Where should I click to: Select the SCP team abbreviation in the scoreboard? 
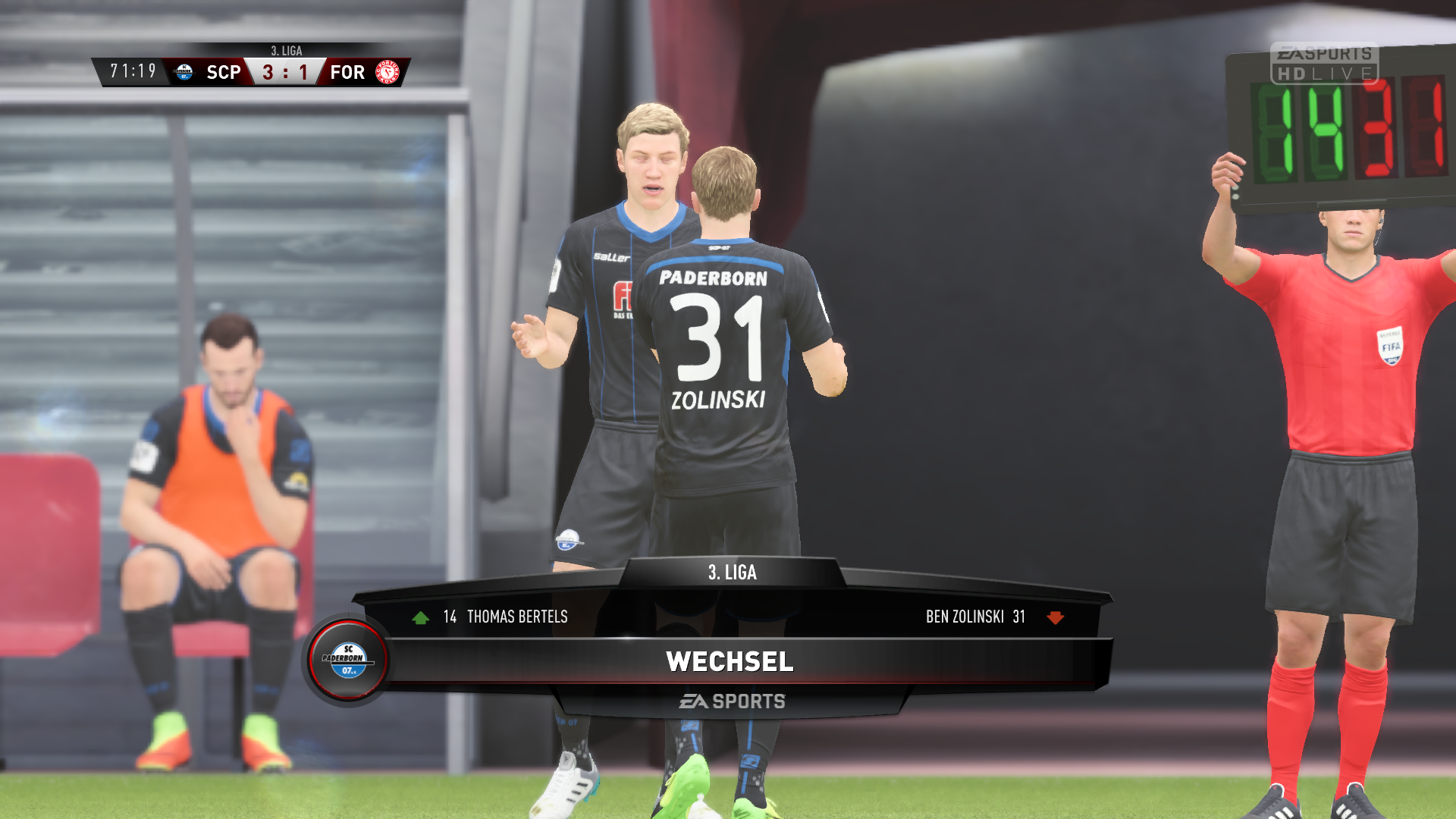click(x=223, y=71)
